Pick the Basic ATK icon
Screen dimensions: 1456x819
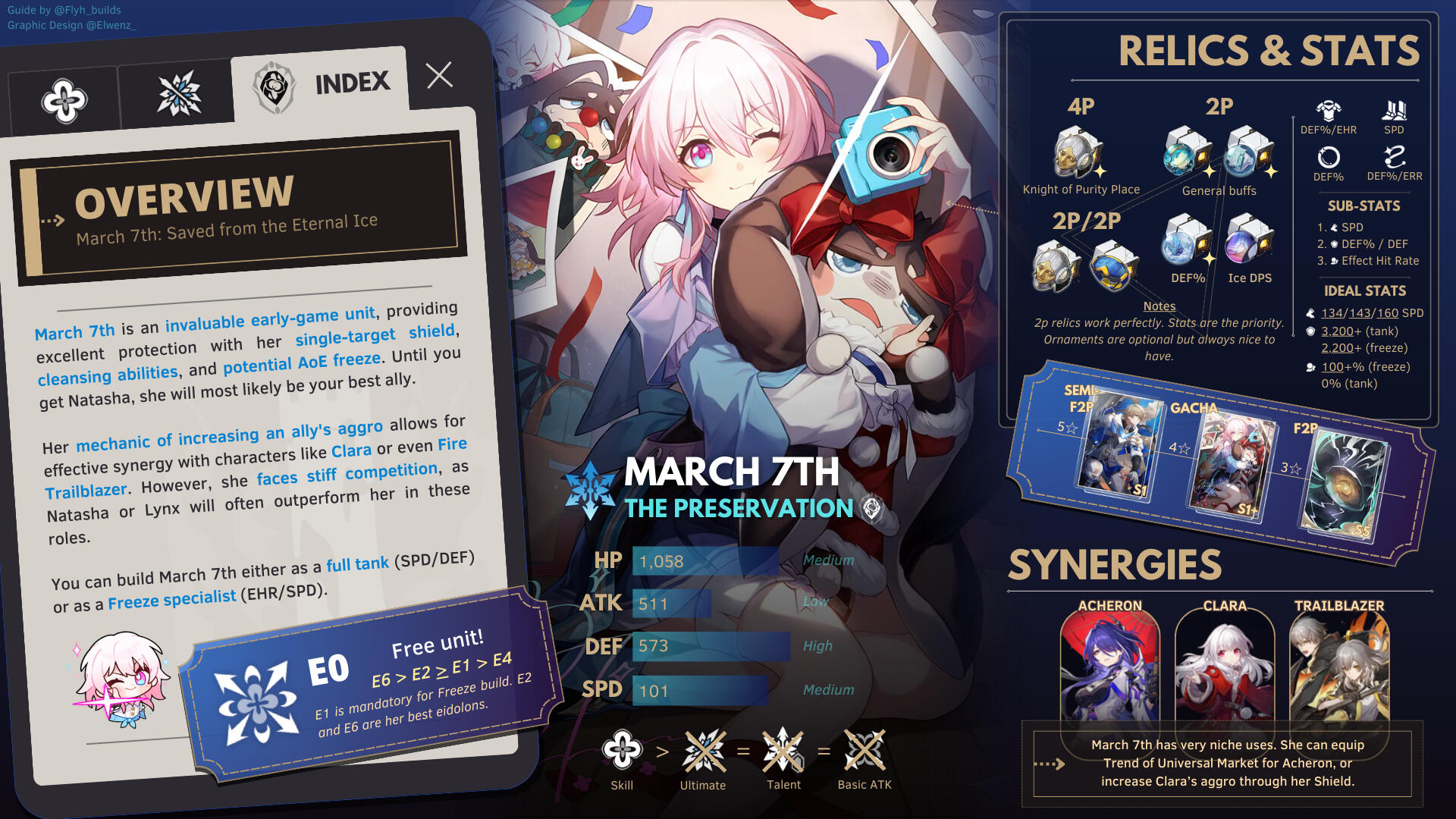(x=864, y=750)
